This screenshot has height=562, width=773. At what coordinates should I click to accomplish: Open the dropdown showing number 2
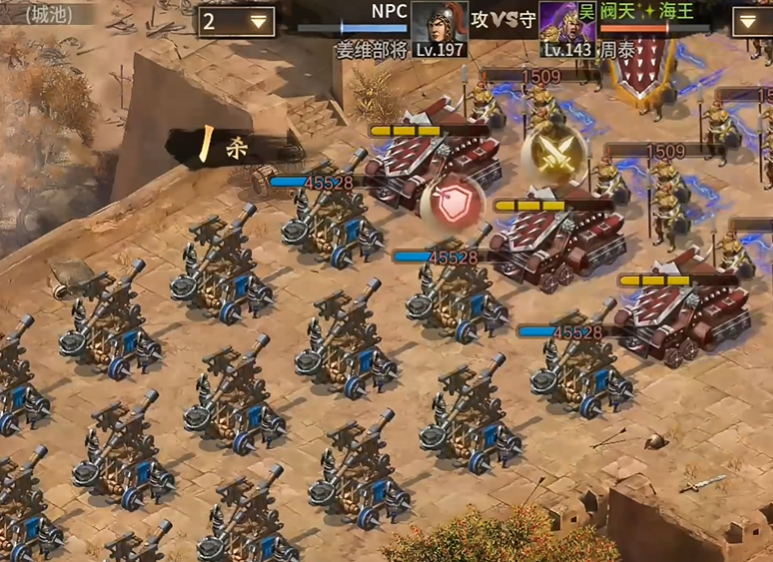[x=237, y=21]
